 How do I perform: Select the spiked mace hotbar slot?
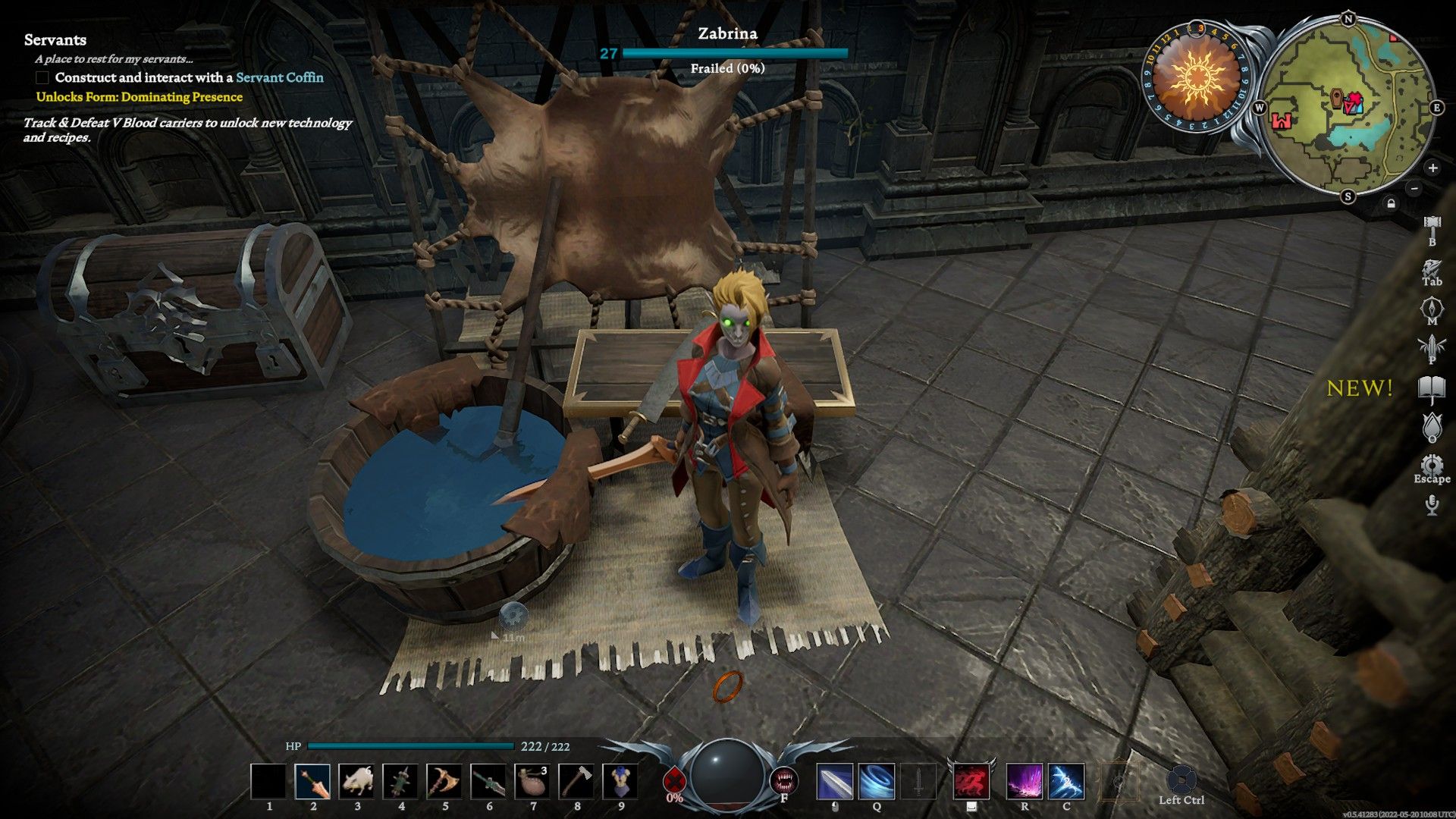[x=400, y=782]
